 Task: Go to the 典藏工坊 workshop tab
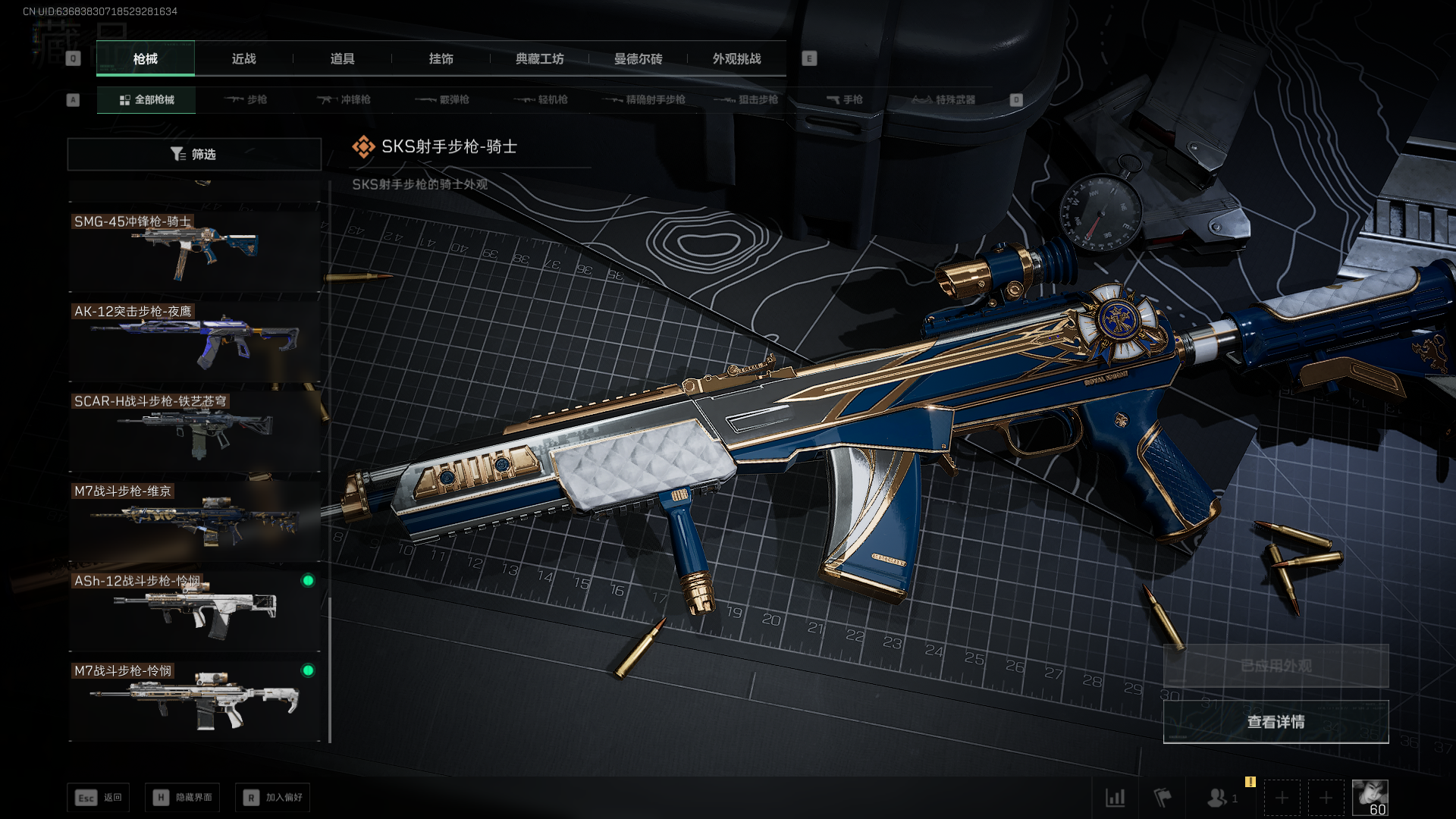coord(539,58)
